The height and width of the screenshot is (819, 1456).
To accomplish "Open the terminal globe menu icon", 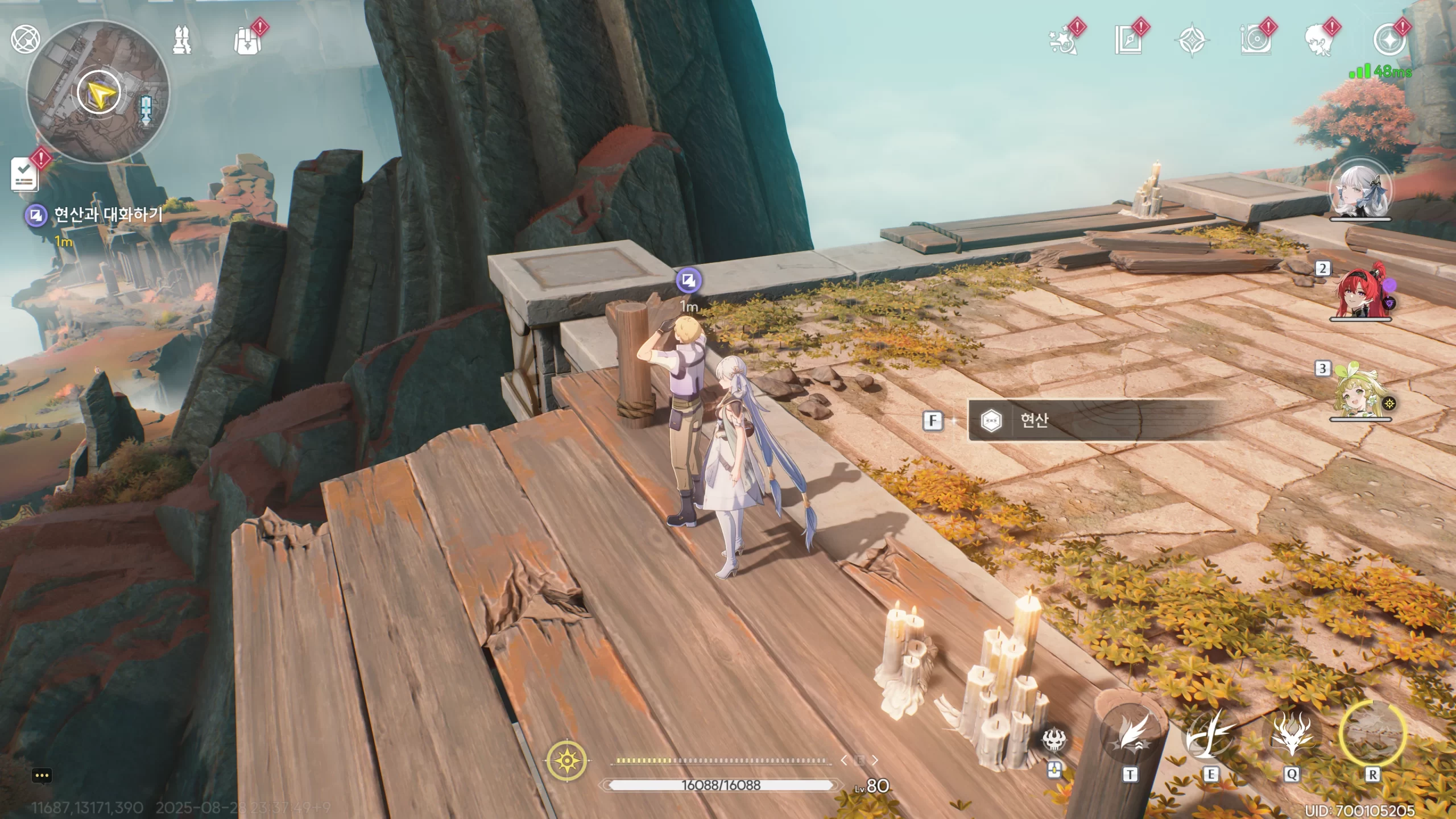I will click(x=25, y=39).
